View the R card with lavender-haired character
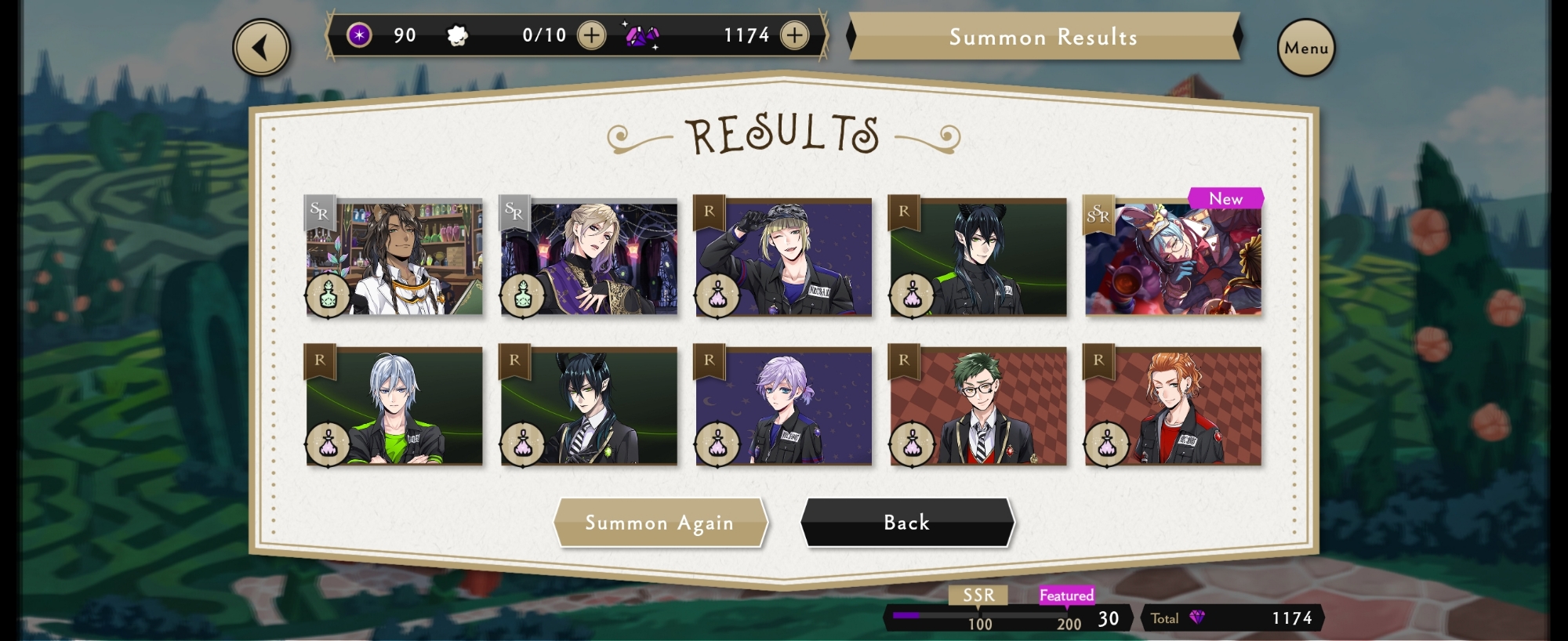 783,407
